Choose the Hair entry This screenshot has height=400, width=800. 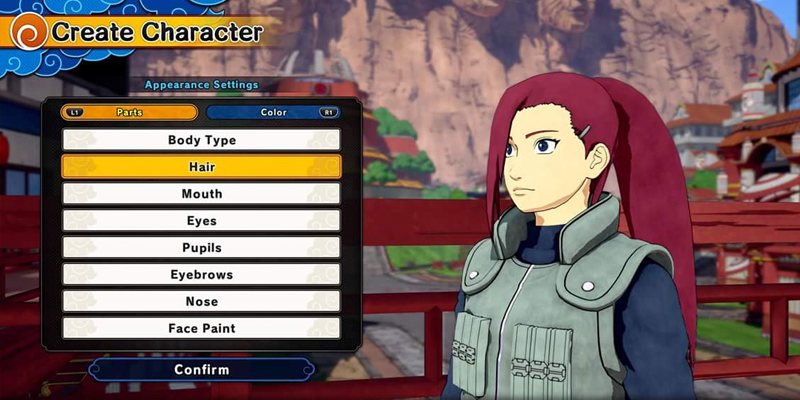pos(201,167)
